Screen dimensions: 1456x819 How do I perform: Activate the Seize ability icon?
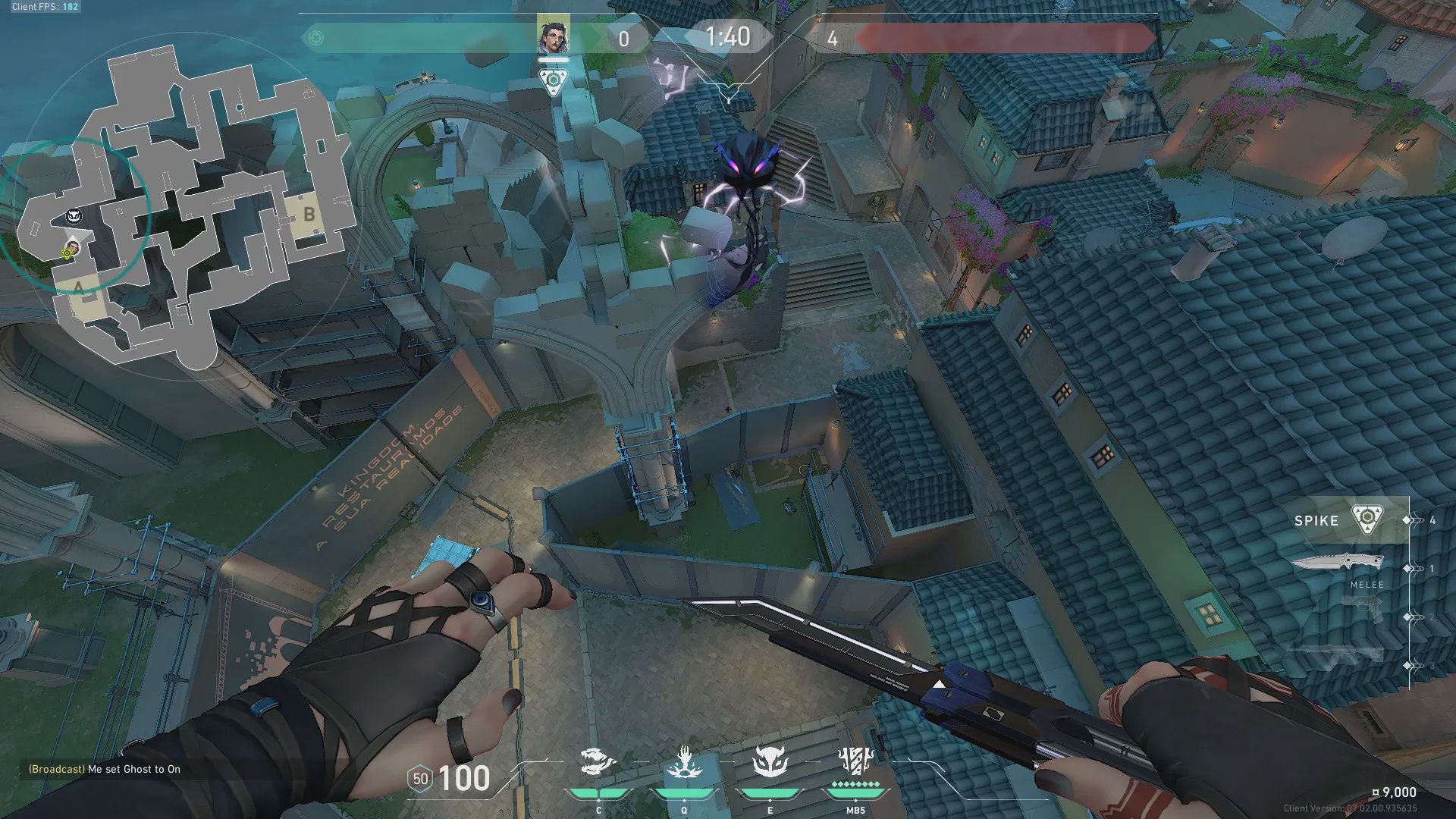pyautogui.click(x=684, y=762)
